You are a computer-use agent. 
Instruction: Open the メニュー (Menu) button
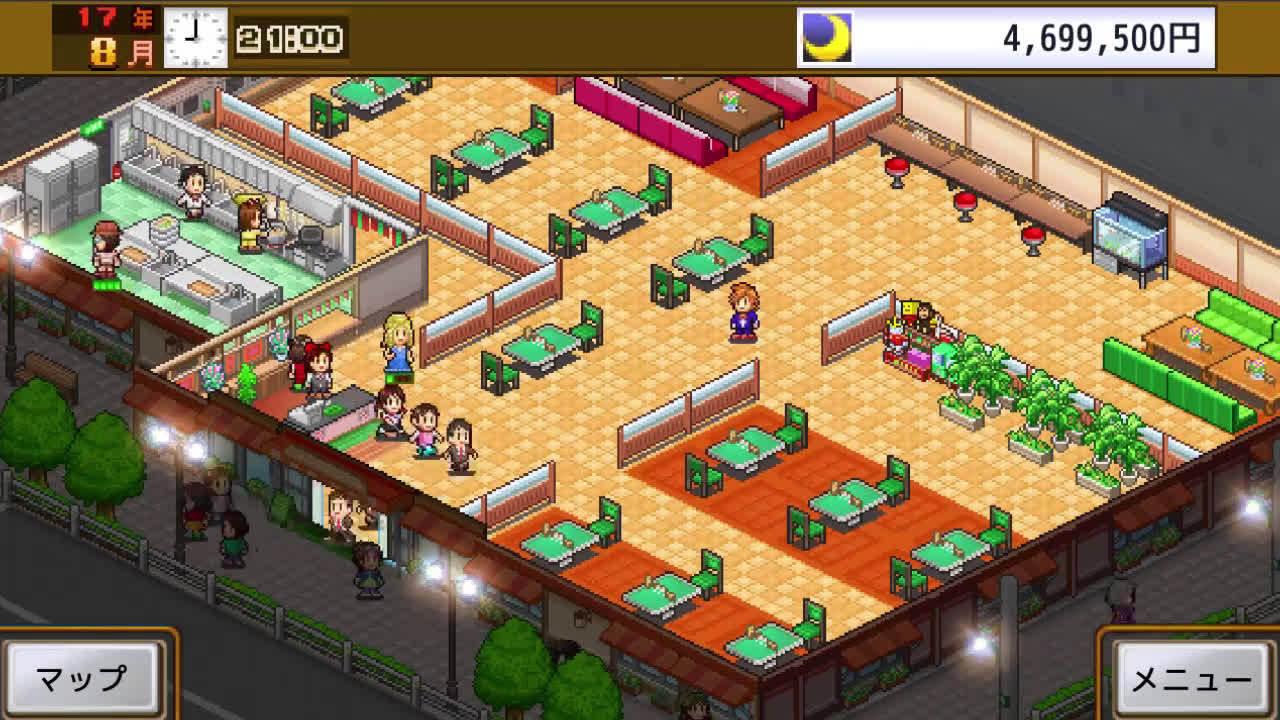coord(1190,678)
